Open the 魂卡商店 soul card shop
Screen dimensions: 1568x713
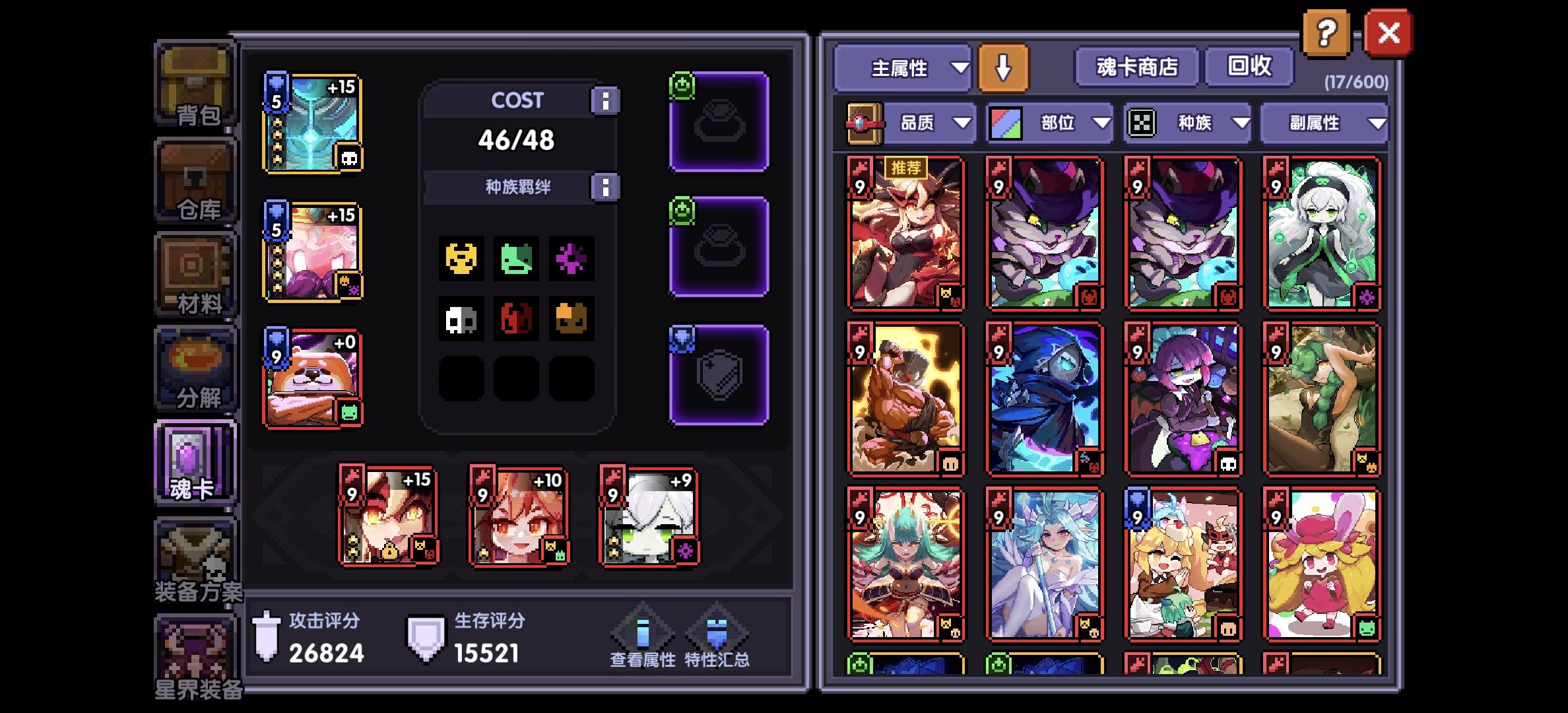[x=1136, y=66]
